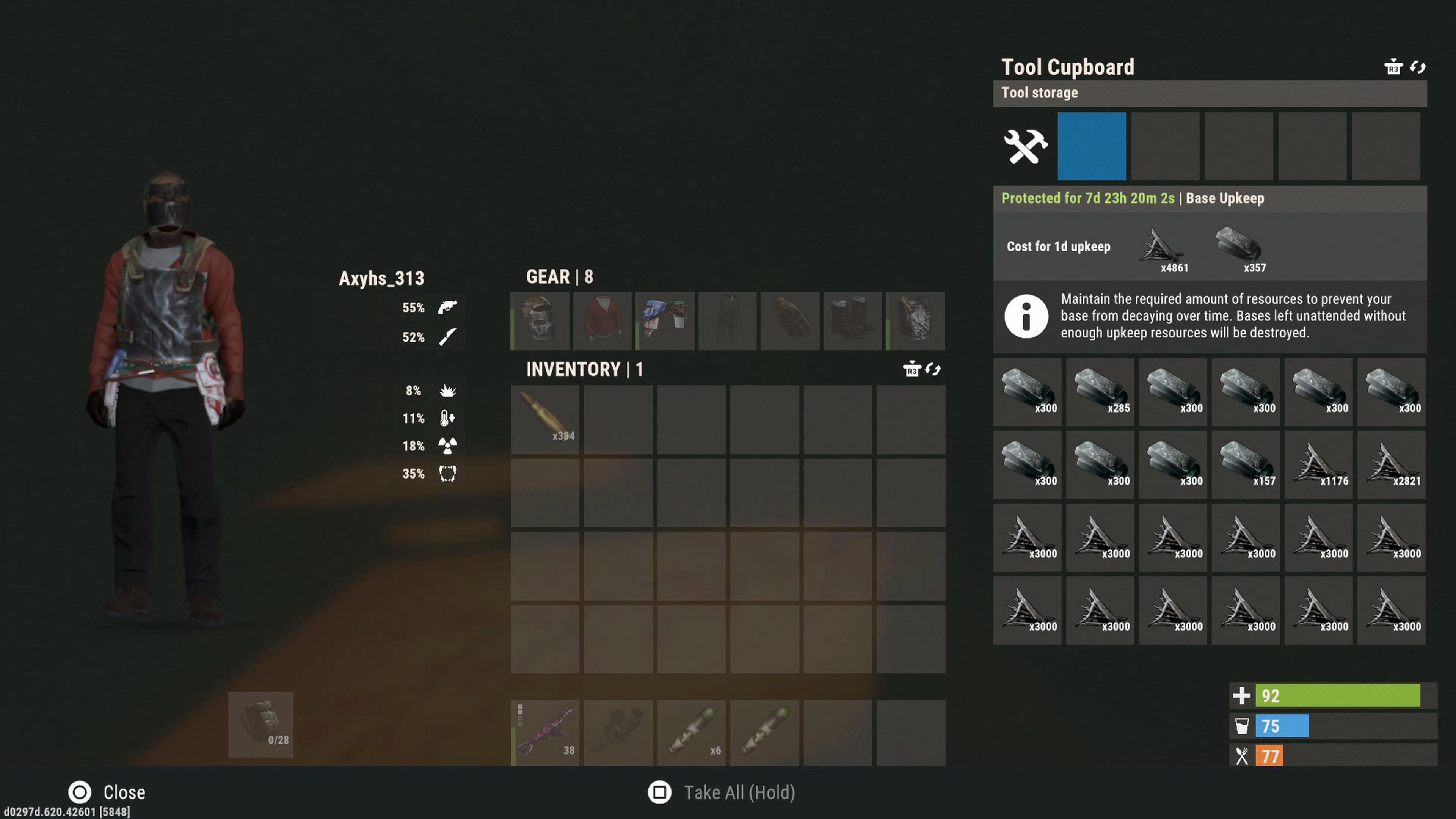Select the red hoodie gear slot
This screenshot has height=819, width=1456.
(x=602, y=320)
